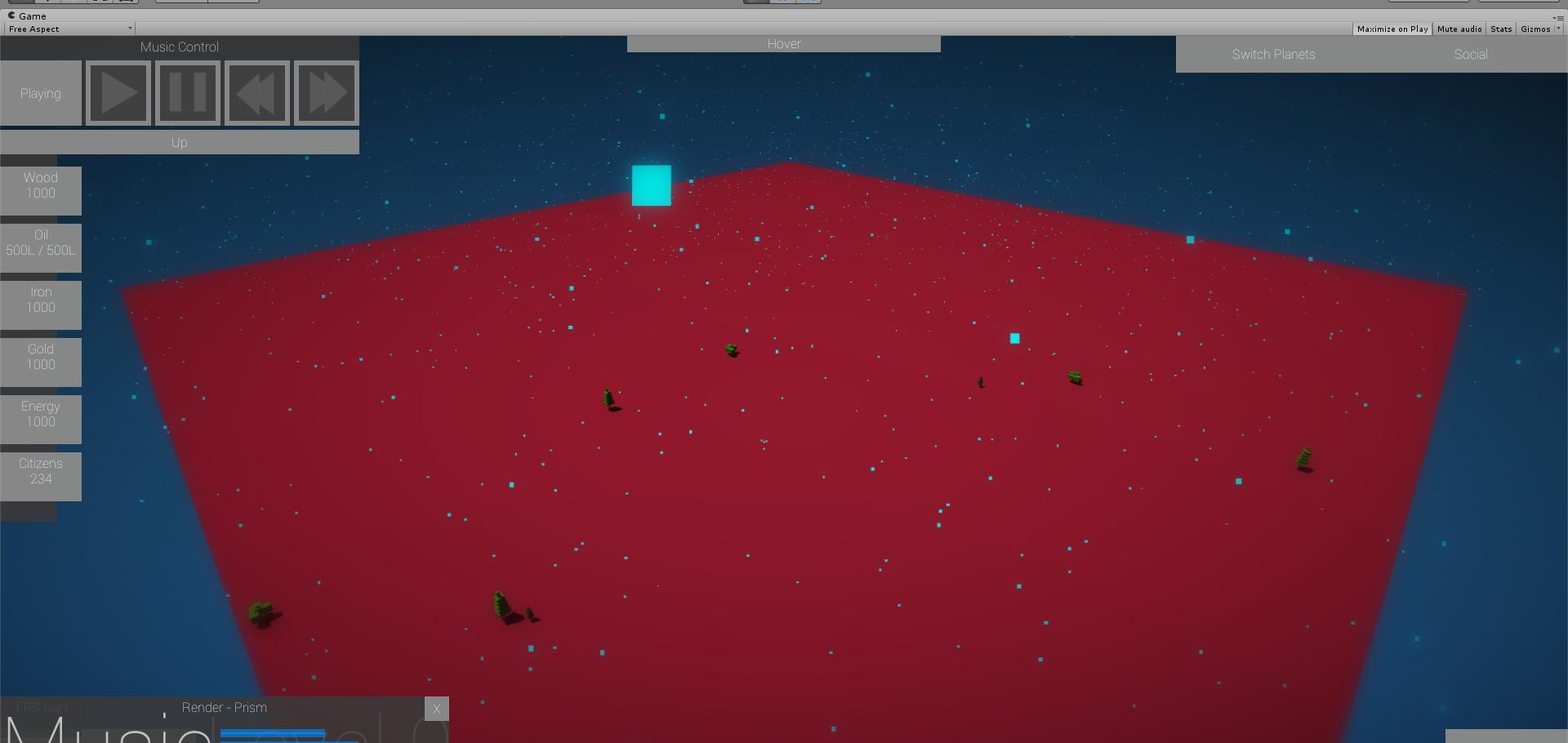Open the Free Aspect dropdown
Viewport: 1568px width, 743px height.
click(x=68, y=29)
